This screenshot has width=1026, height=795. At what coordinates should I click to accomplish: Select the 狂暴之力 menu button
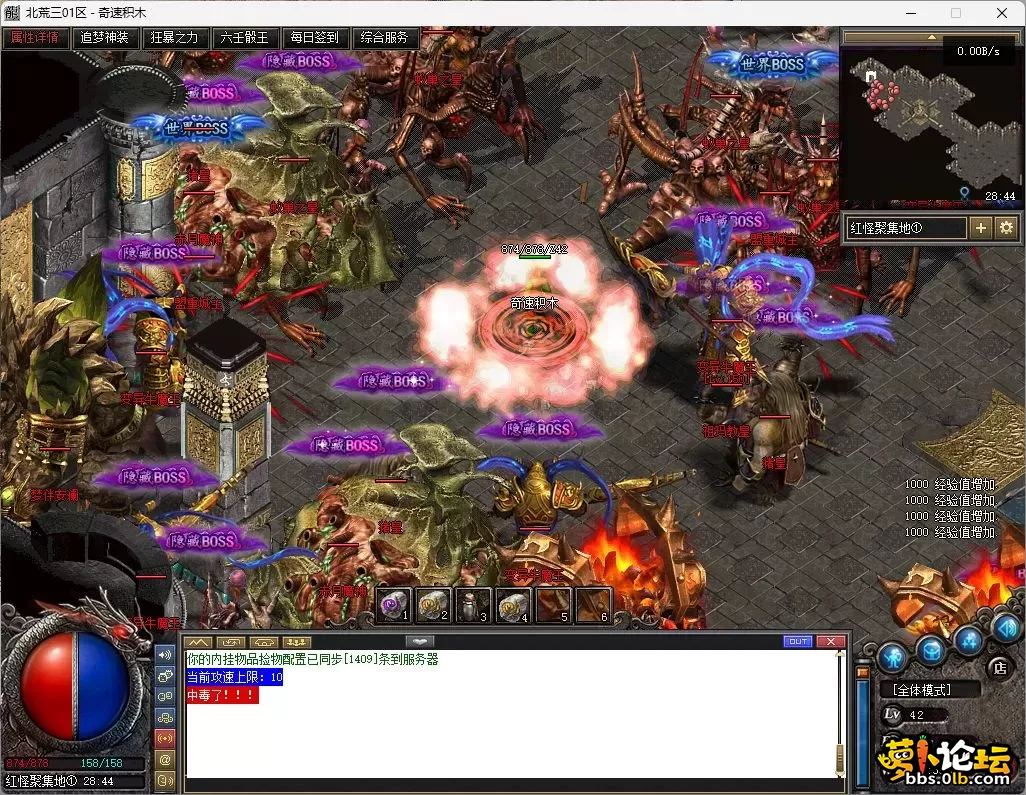tap(175, 38)
